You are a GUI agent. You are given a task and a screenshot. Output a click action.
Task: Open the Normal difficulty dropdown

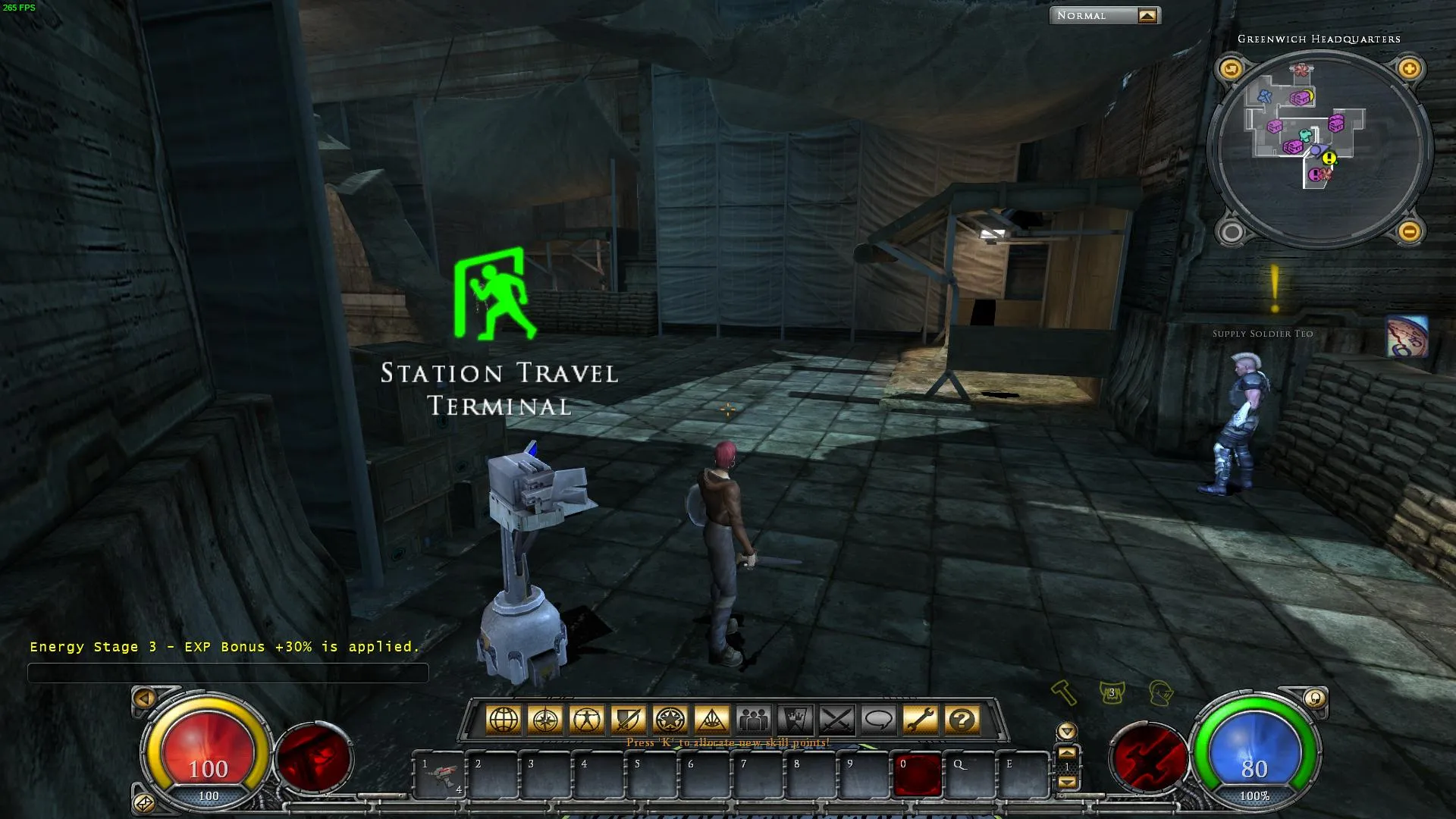coord(1147,16)
